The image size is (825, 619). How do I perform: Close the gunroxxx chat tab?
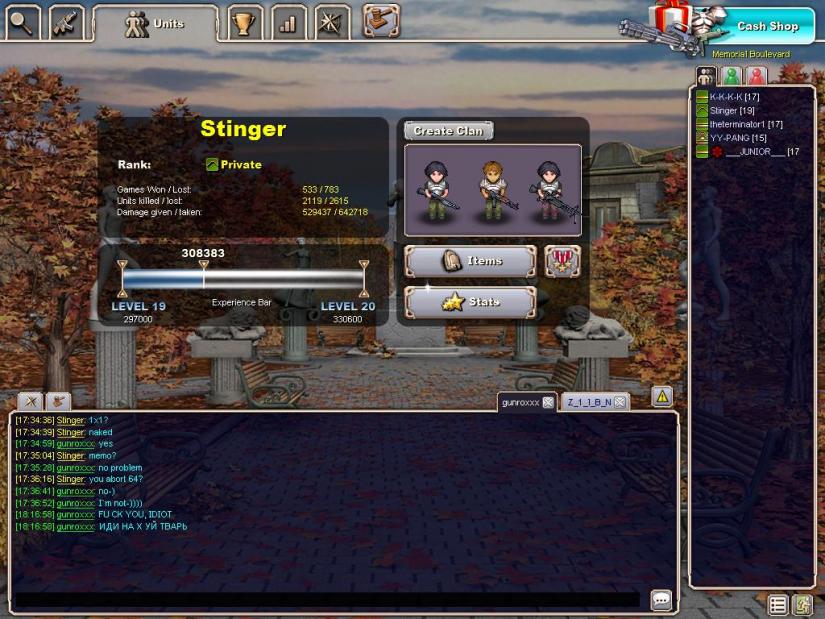548,402
